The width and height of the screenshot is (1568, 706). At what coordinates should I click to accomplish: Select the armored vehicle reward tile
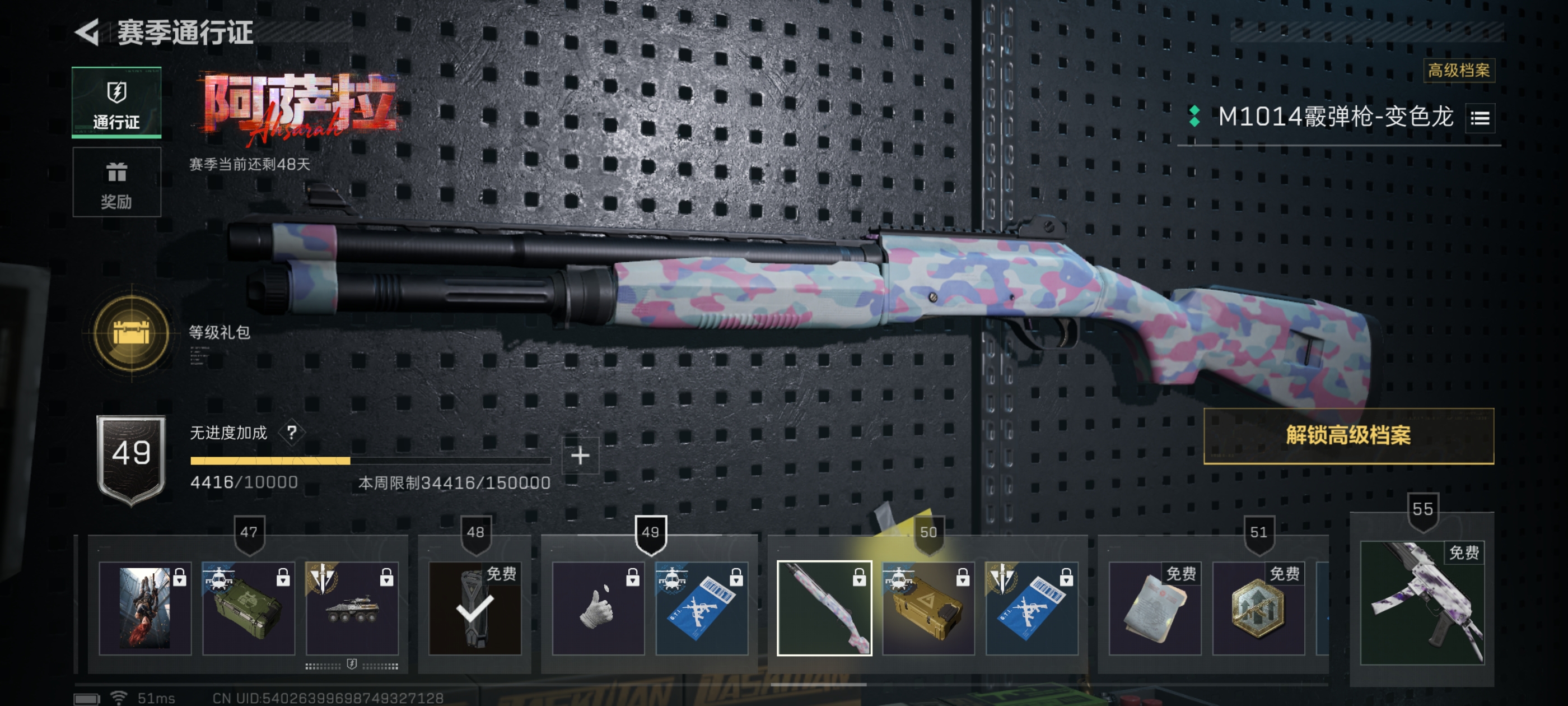(x=352, y=608)
